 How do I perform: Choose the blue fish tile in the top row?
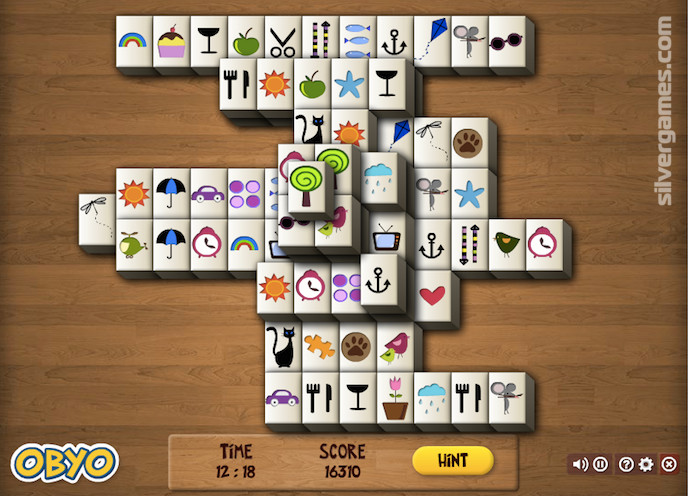tap(358, 42)
